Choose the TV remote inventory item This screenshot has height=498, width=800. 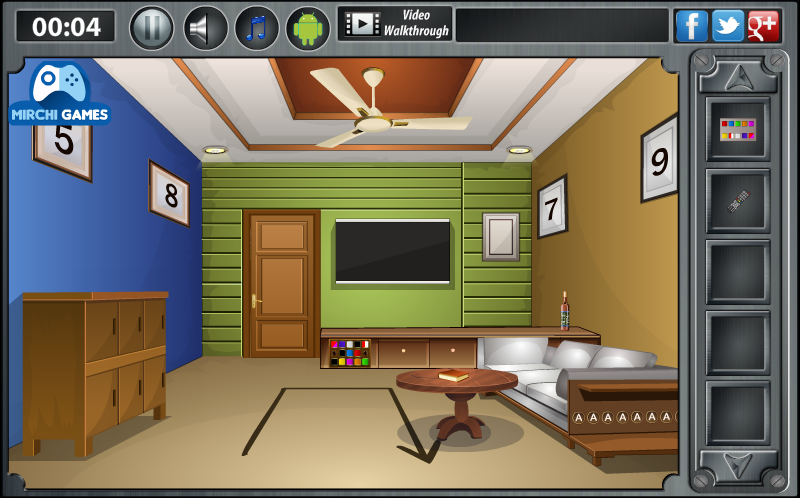pyautogui.click(x=738, y=201)
